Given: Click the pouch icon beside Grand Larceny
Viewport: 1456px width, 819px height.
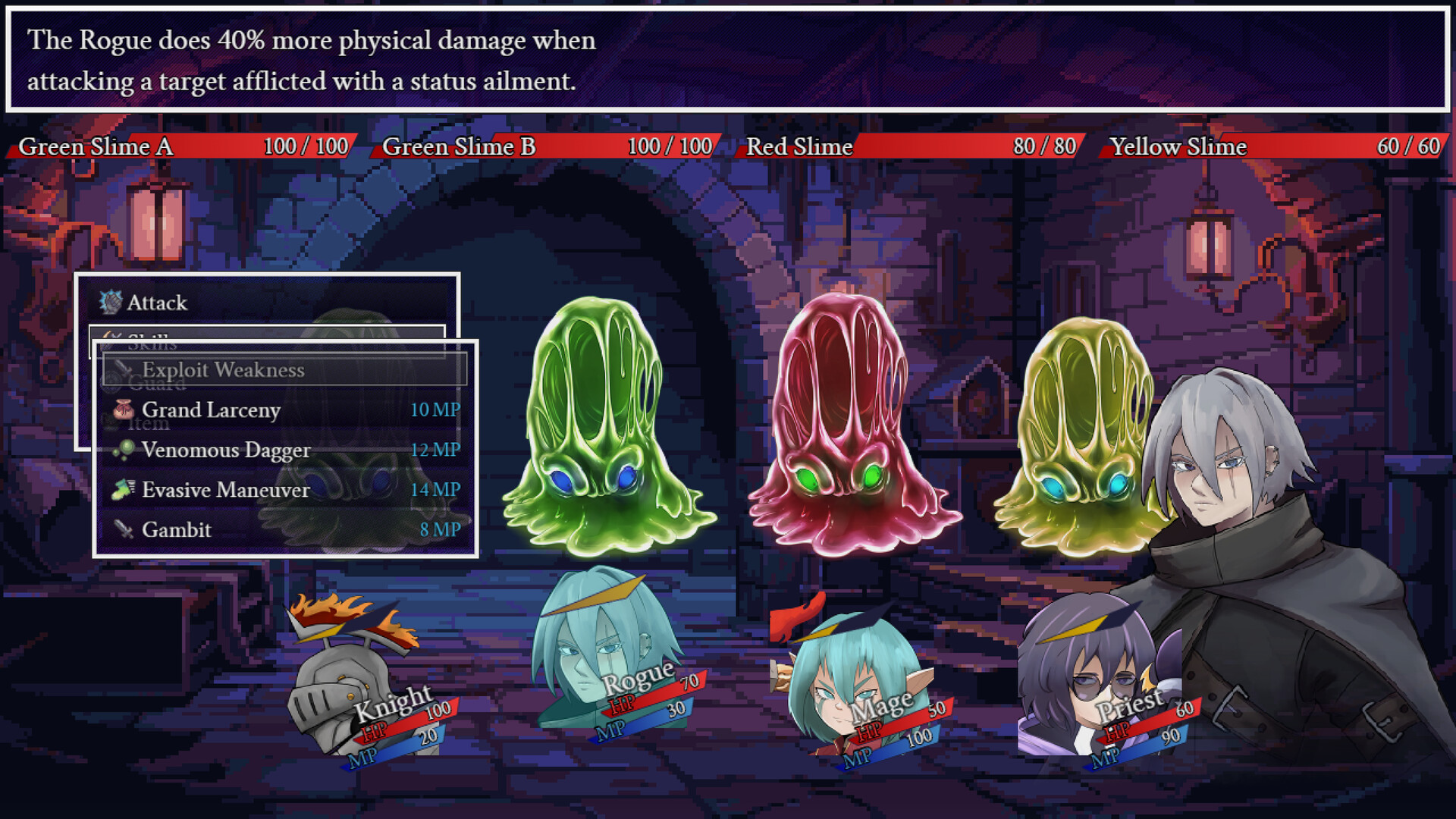Looking at the screenshot, I should coord(121,409).
